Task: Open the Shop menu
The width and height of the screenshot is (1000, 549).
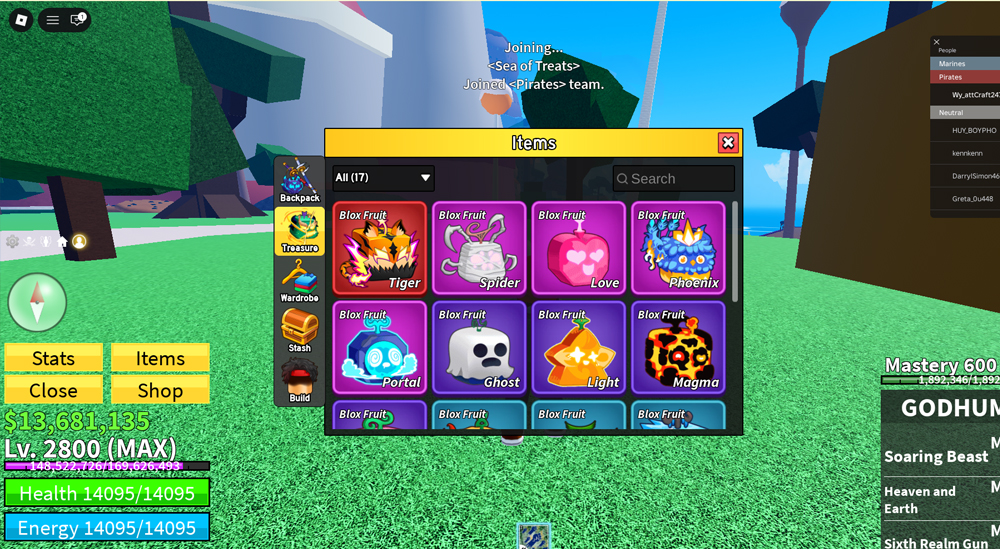Action: (160, 390)
